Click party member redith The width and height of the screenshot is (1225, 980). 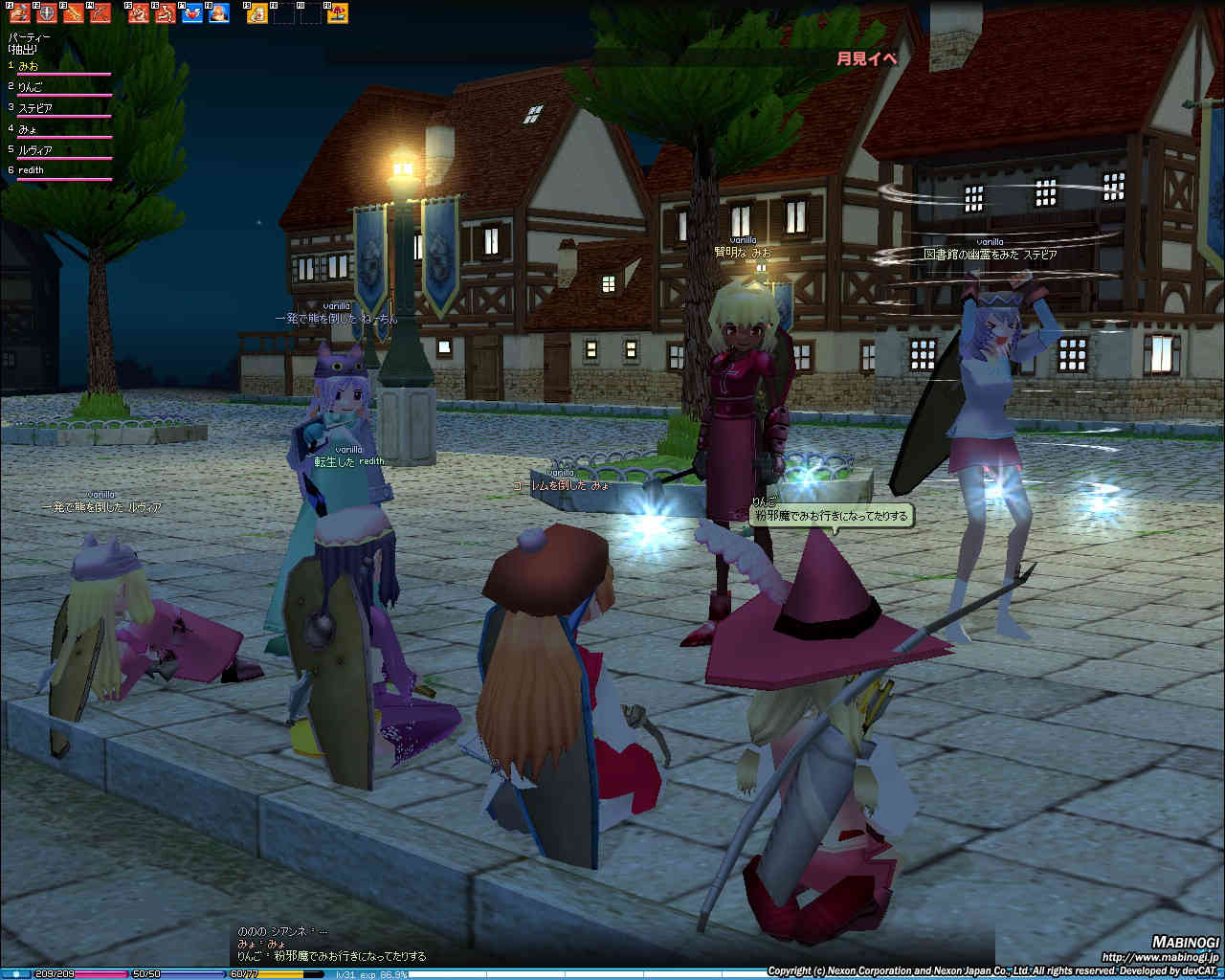(x=32, y=170)
